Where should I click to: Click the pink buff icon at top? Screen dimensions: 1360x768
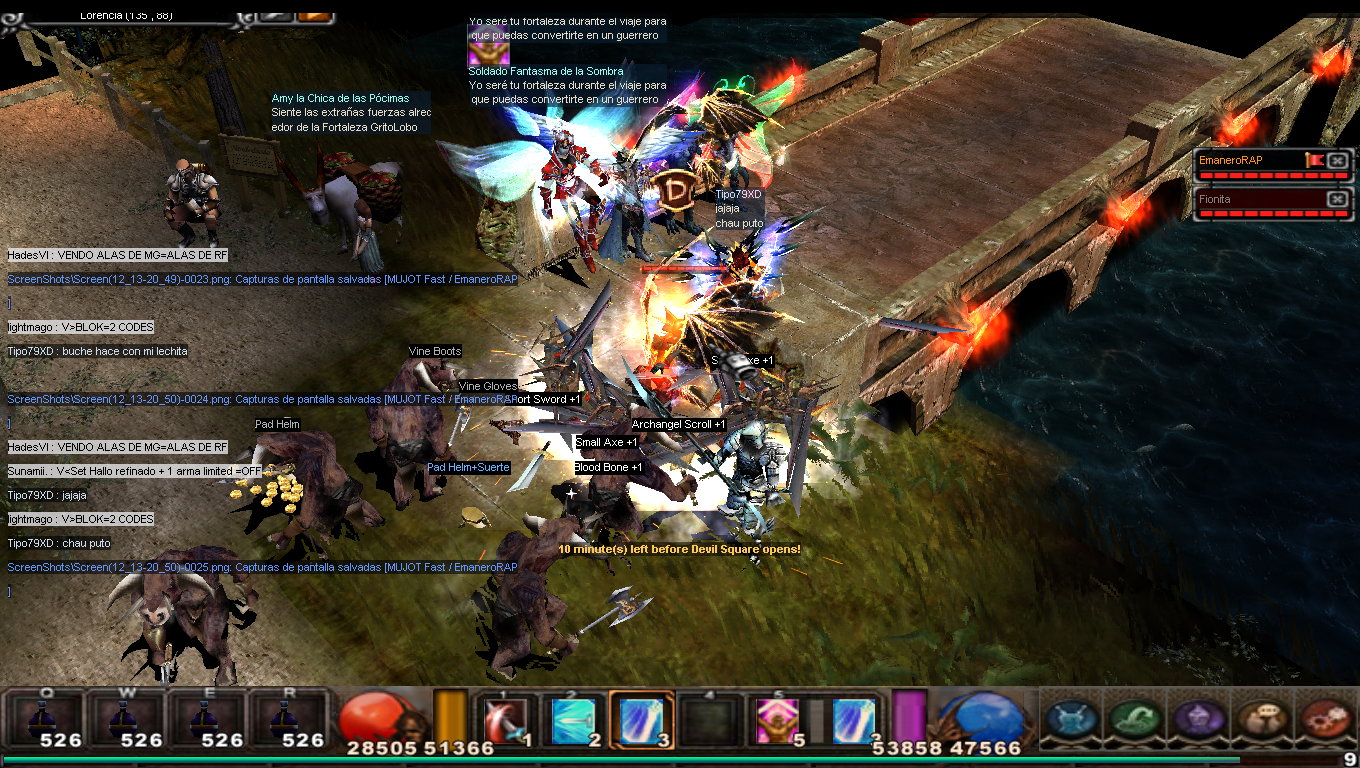(489, 53)
